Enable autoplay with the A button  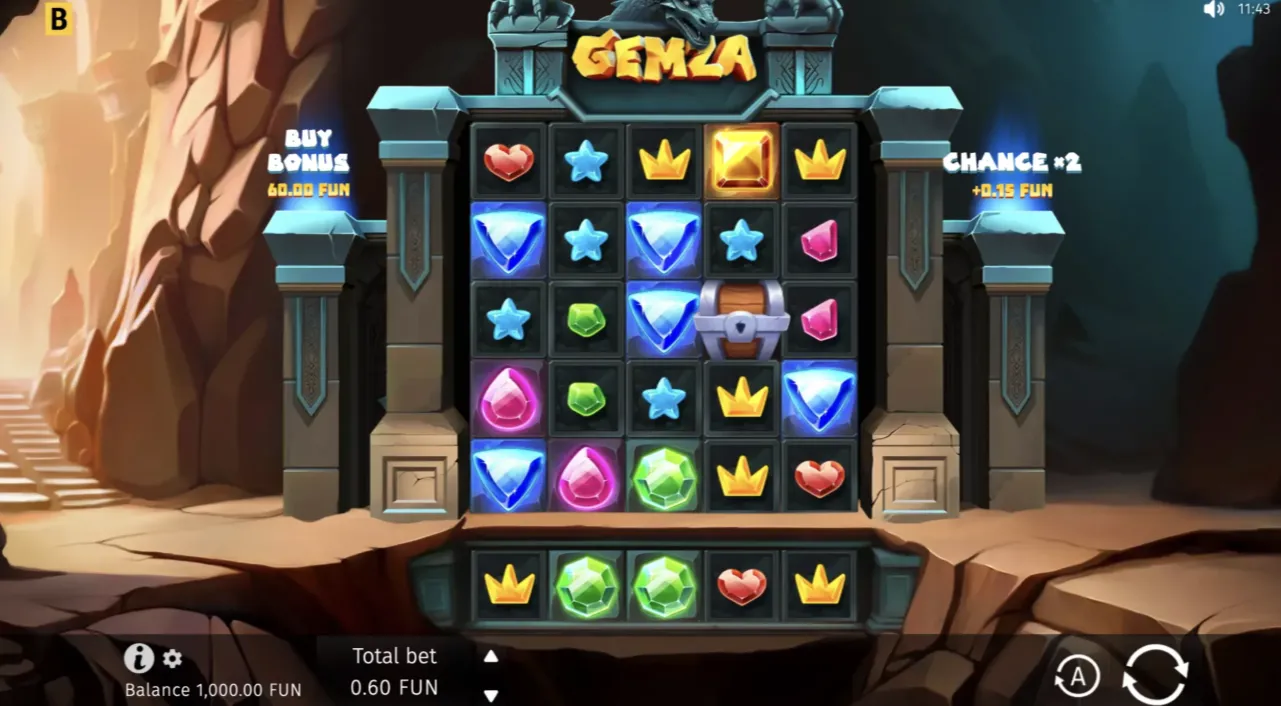click(x=1077, y=677)
